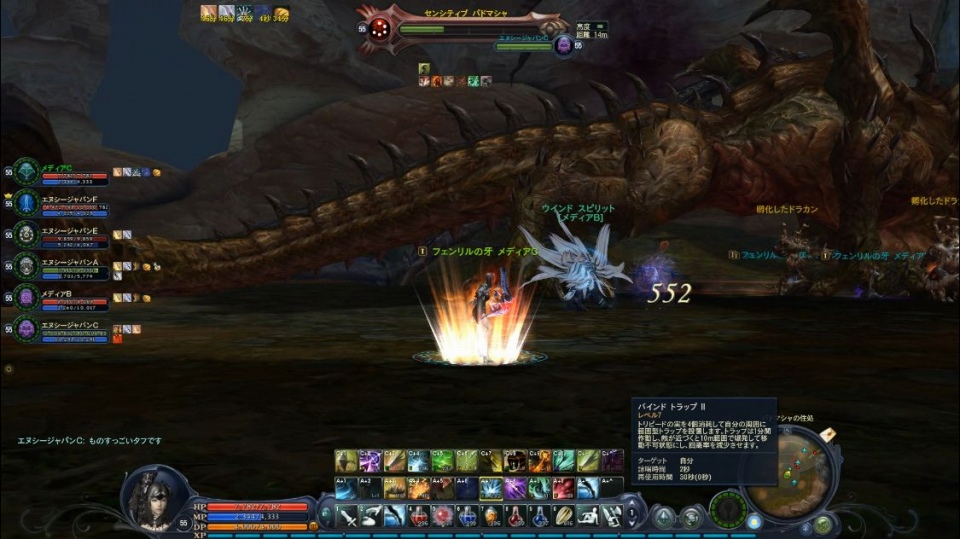Click the round green button under minimap
Screen dimensions: 960x539
tap(821, 523)
